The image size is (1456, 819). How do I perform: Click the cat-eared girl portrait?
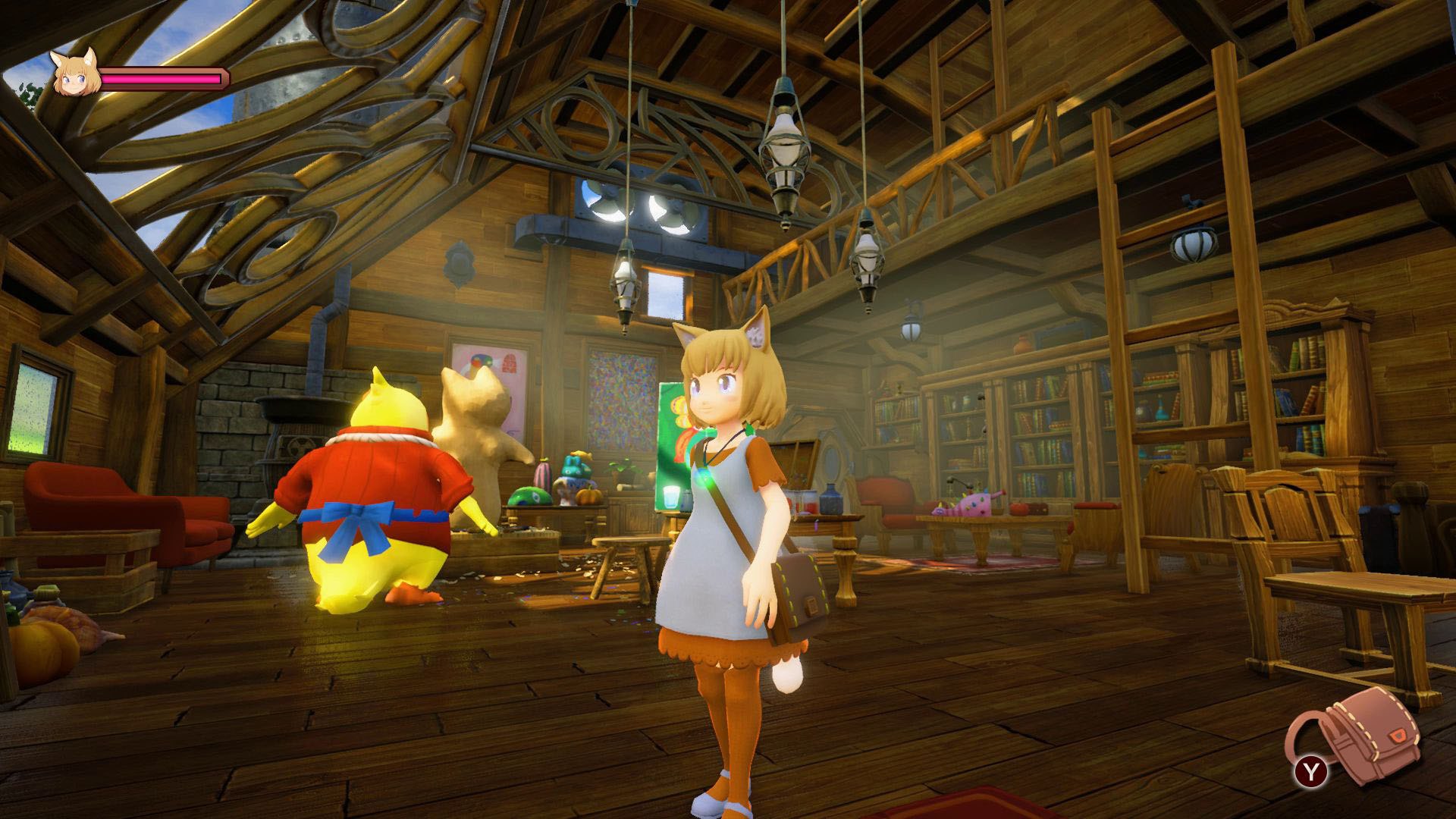pos(76,74)
